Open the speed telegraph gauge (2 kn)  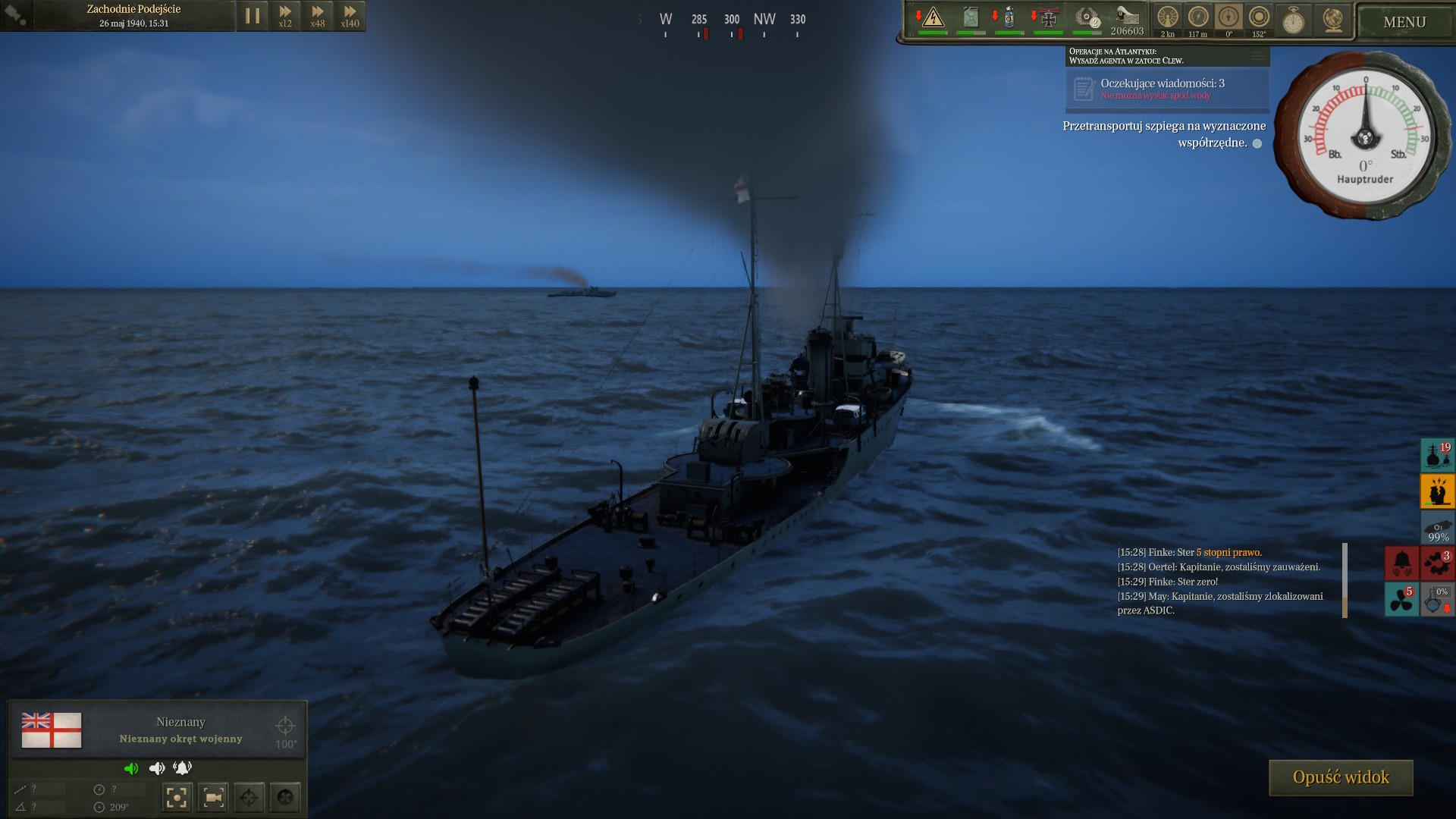(1168, 17)
